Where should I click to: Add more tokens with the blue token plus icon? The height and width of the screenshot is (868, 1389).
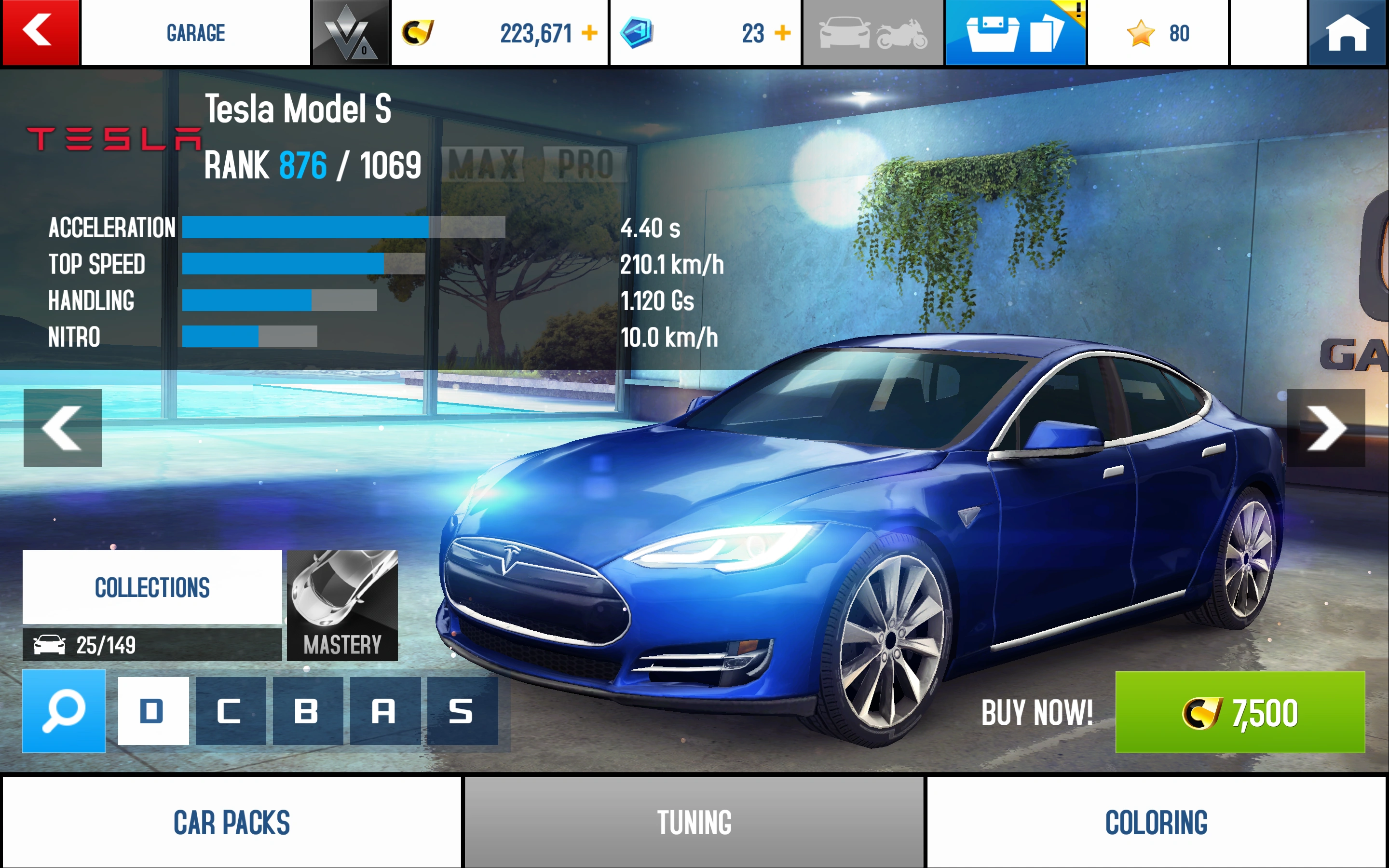782,33
